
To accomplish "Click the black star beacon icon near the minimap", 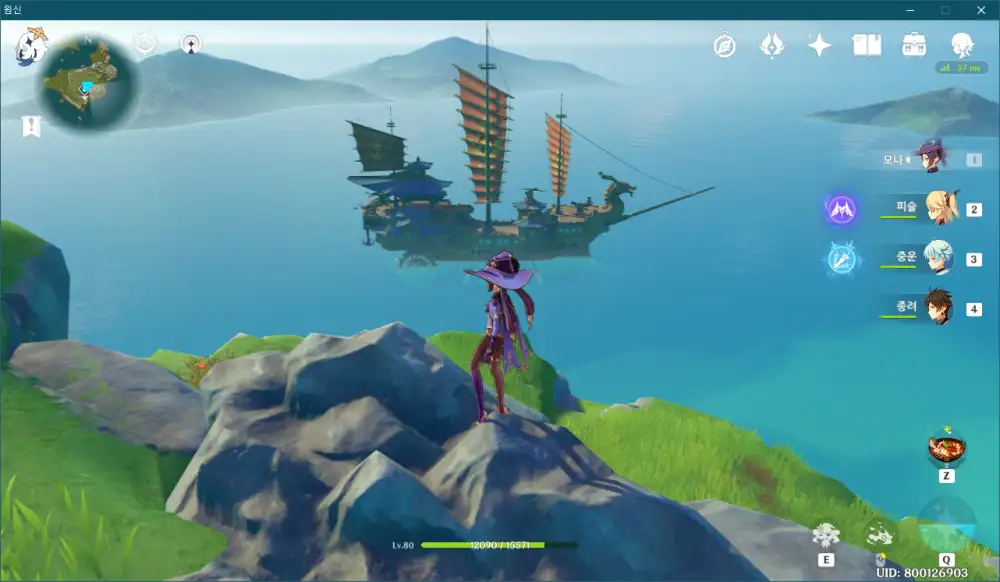I will pos(191,44).
